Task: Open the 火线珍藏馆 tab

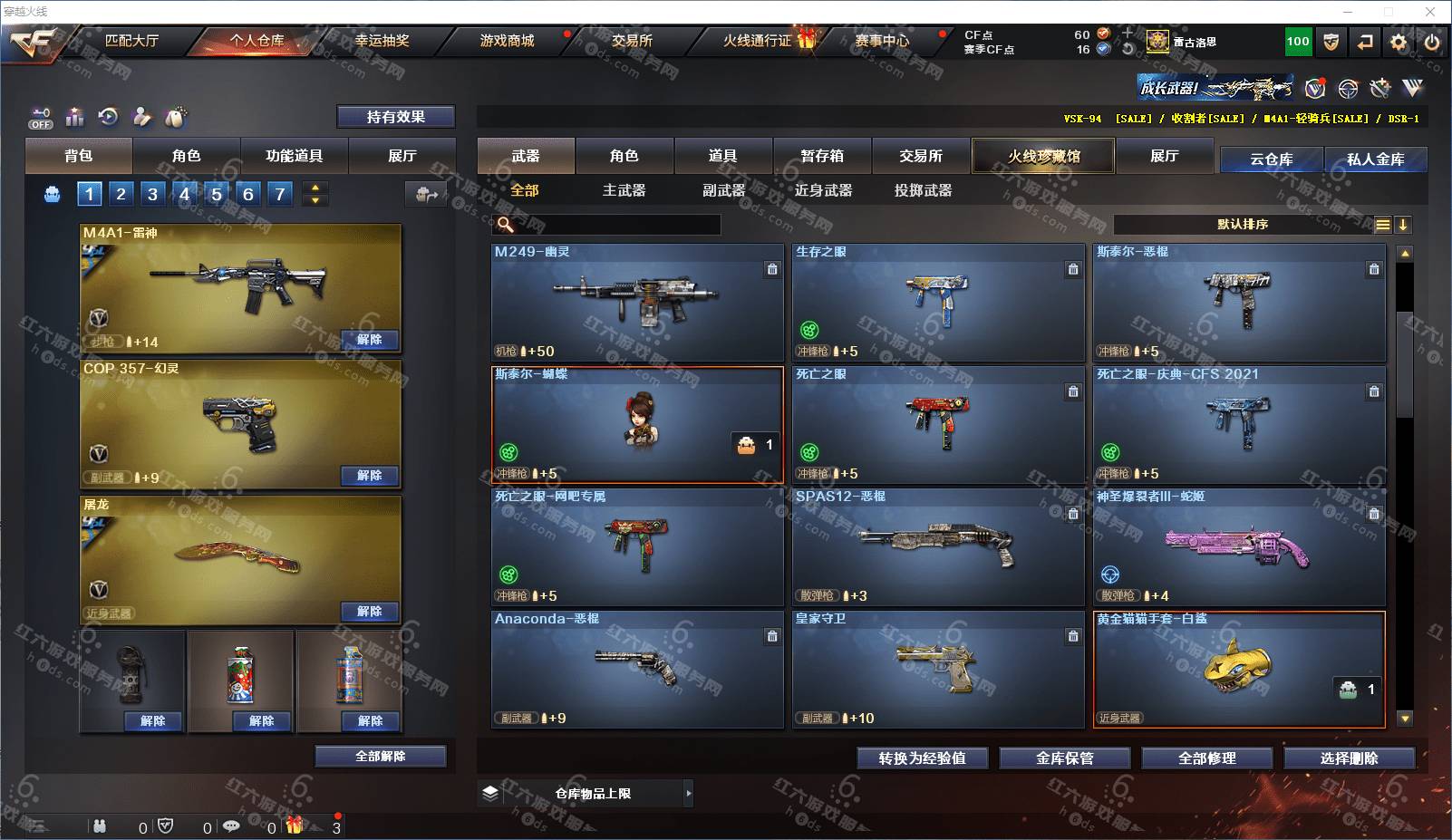Action: [x=1043, y=156]
